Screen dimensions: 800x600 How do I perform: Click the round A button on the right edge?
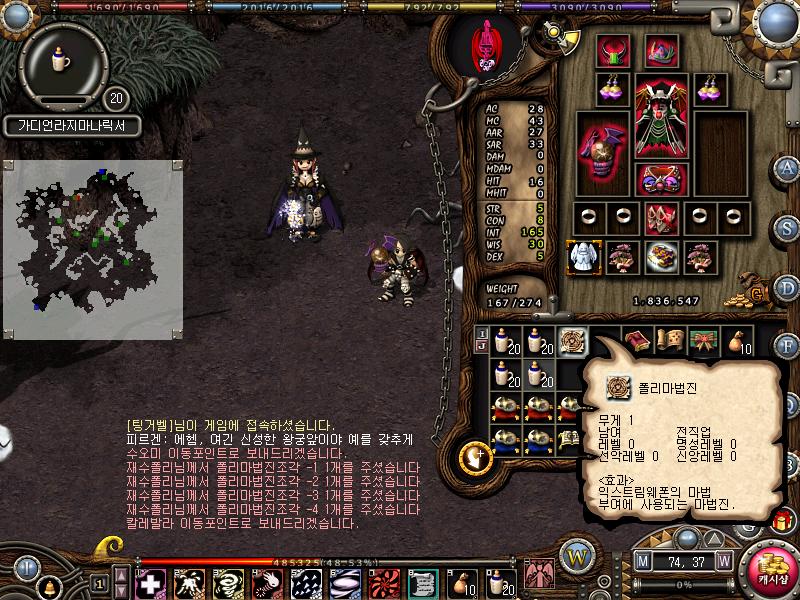[786, 167]
